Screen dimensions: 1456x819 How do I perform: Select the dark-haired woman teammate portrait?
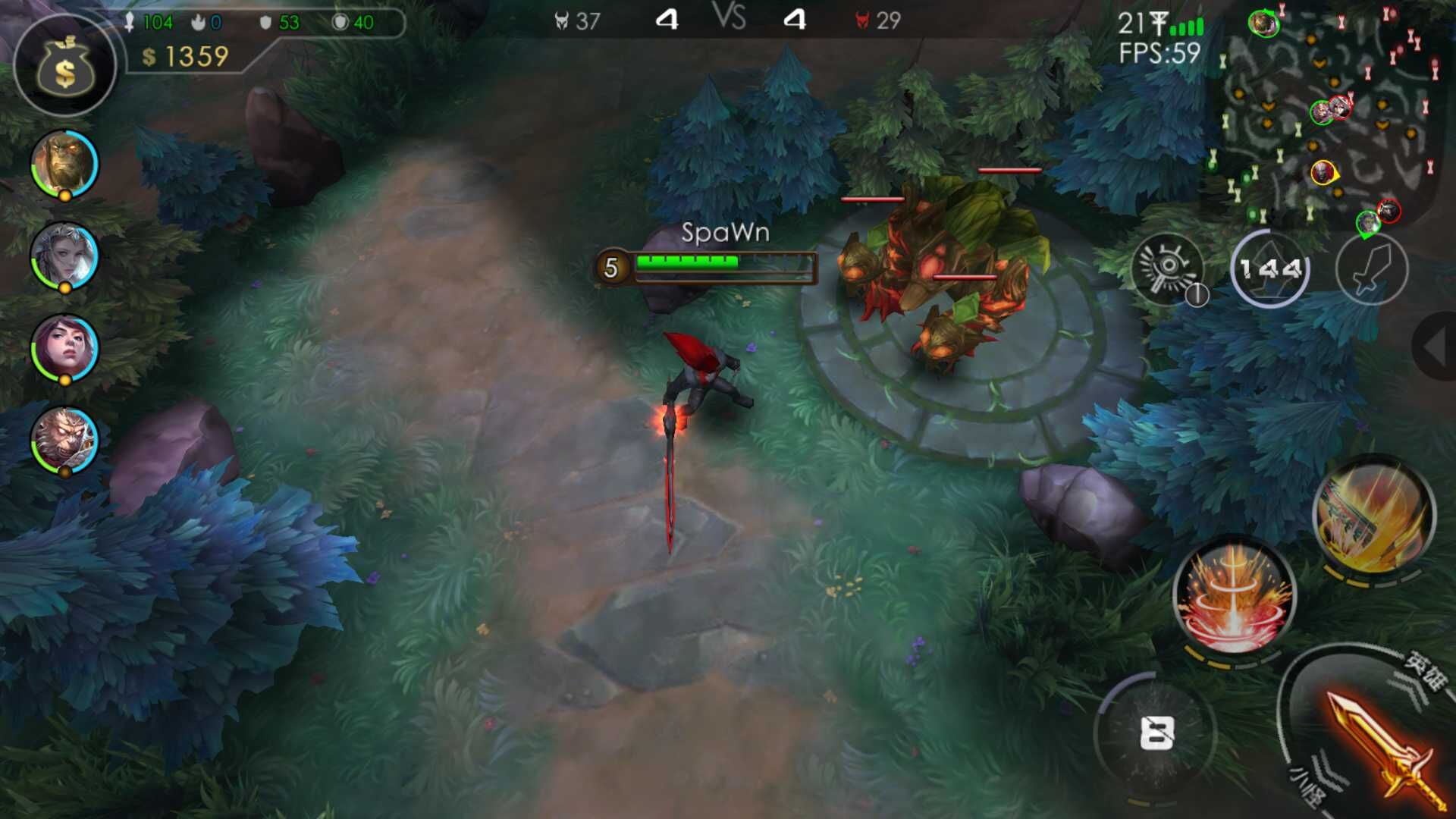coord(64,348)
